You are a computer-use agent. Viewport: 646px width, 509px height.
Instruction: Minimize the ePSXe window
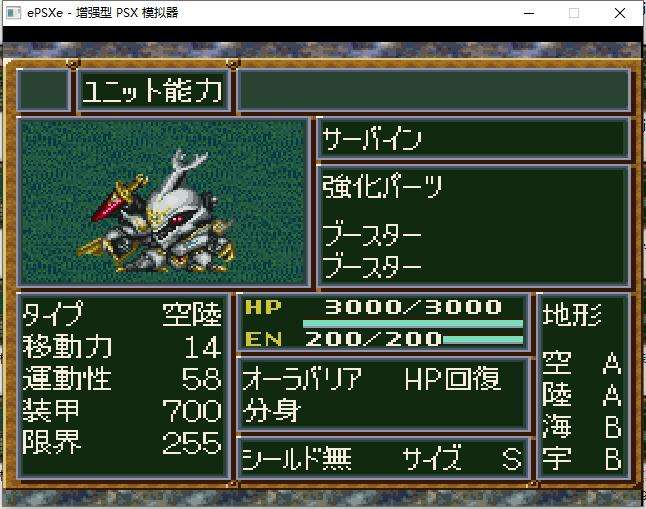point(527,13)
